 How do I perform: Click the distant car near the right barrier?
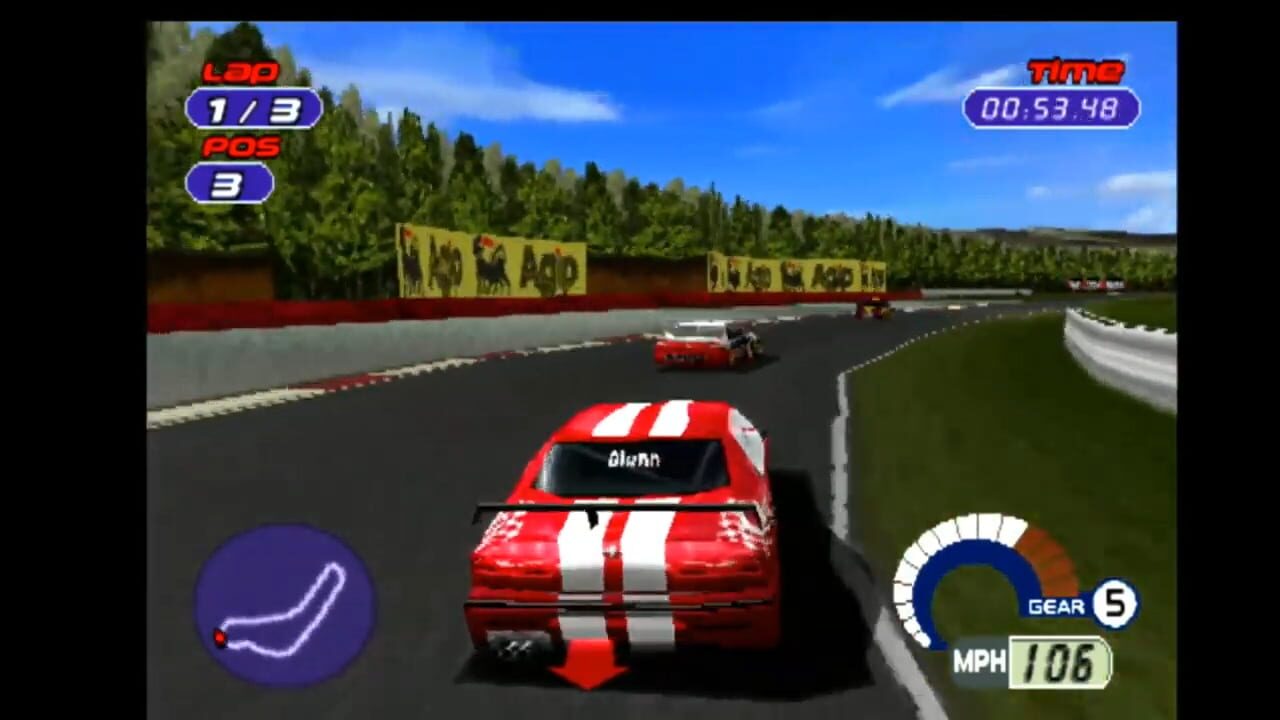tap(875, 310)
